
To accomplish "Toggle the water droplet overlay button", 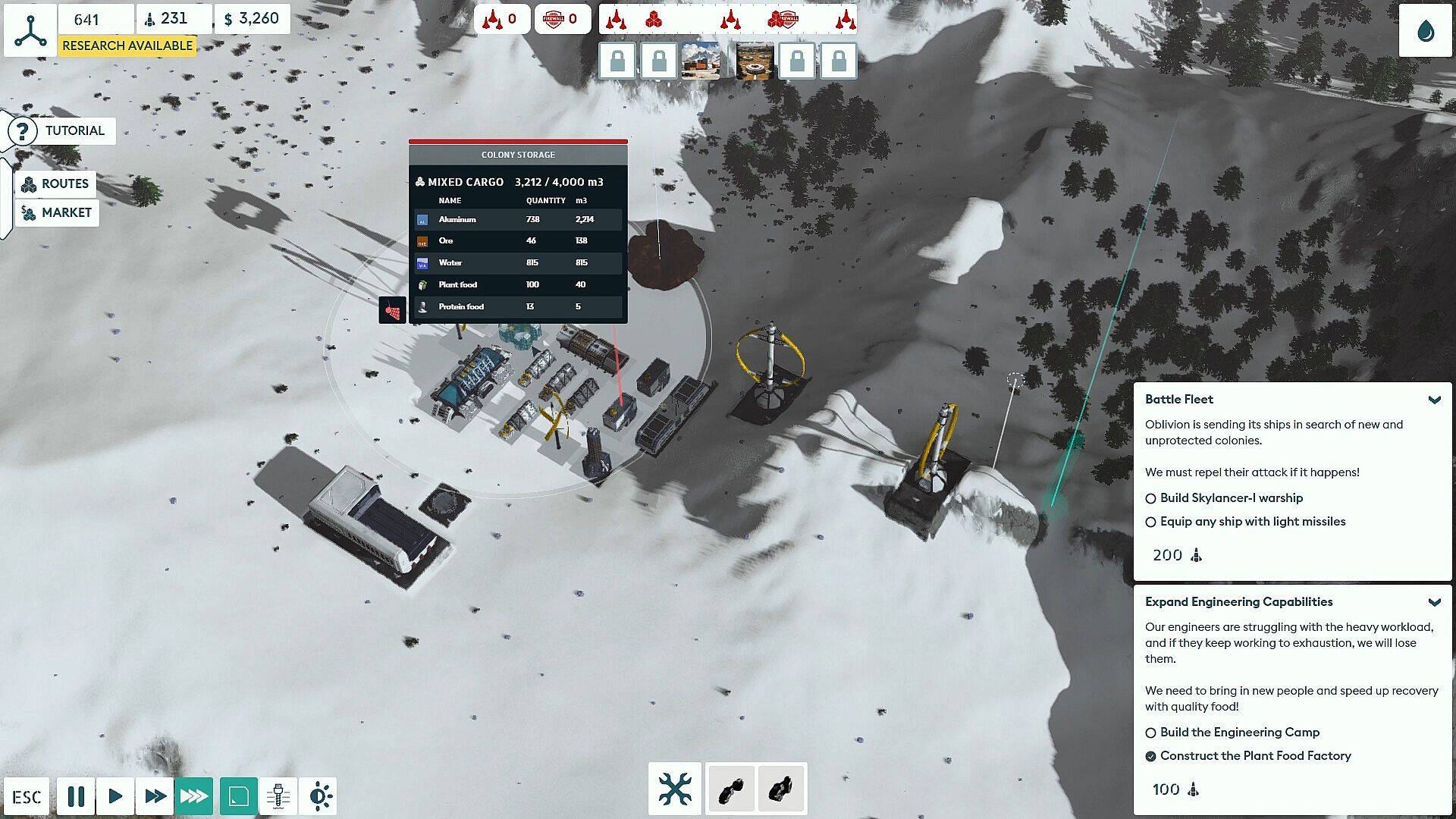I will pyautogui.click(x=1425, y=31).
